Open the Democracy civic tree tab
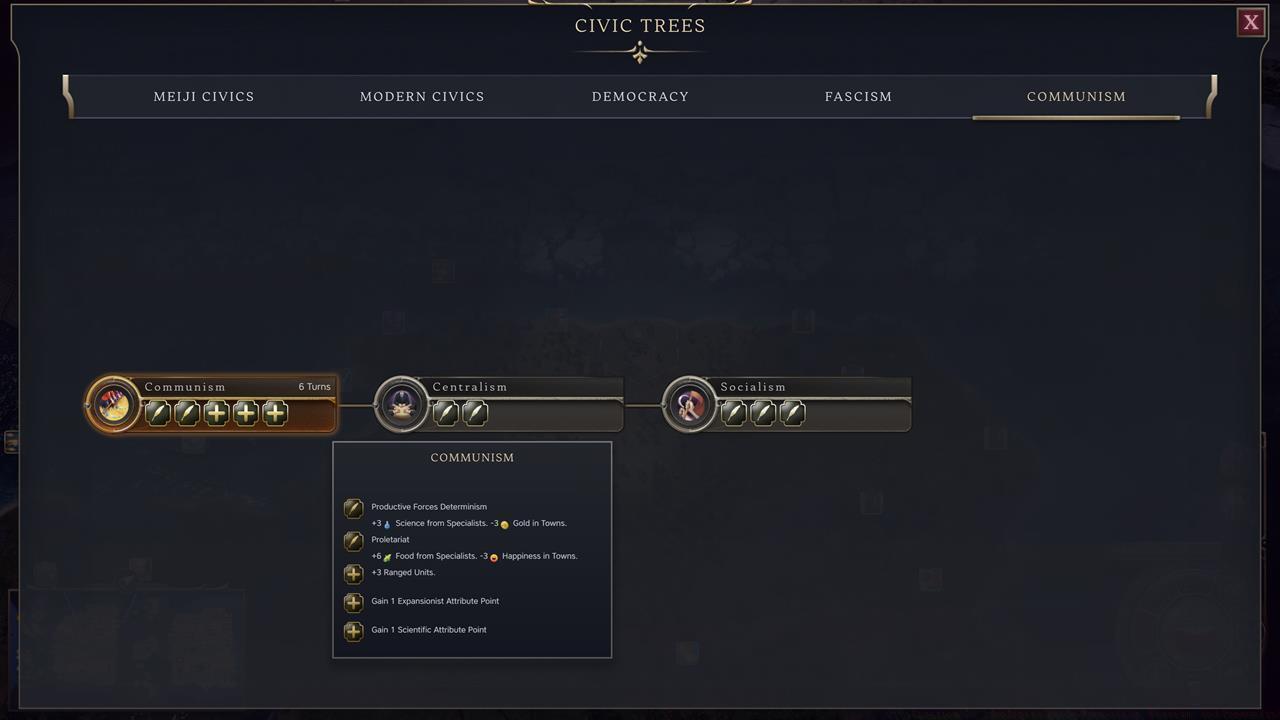 640,96
